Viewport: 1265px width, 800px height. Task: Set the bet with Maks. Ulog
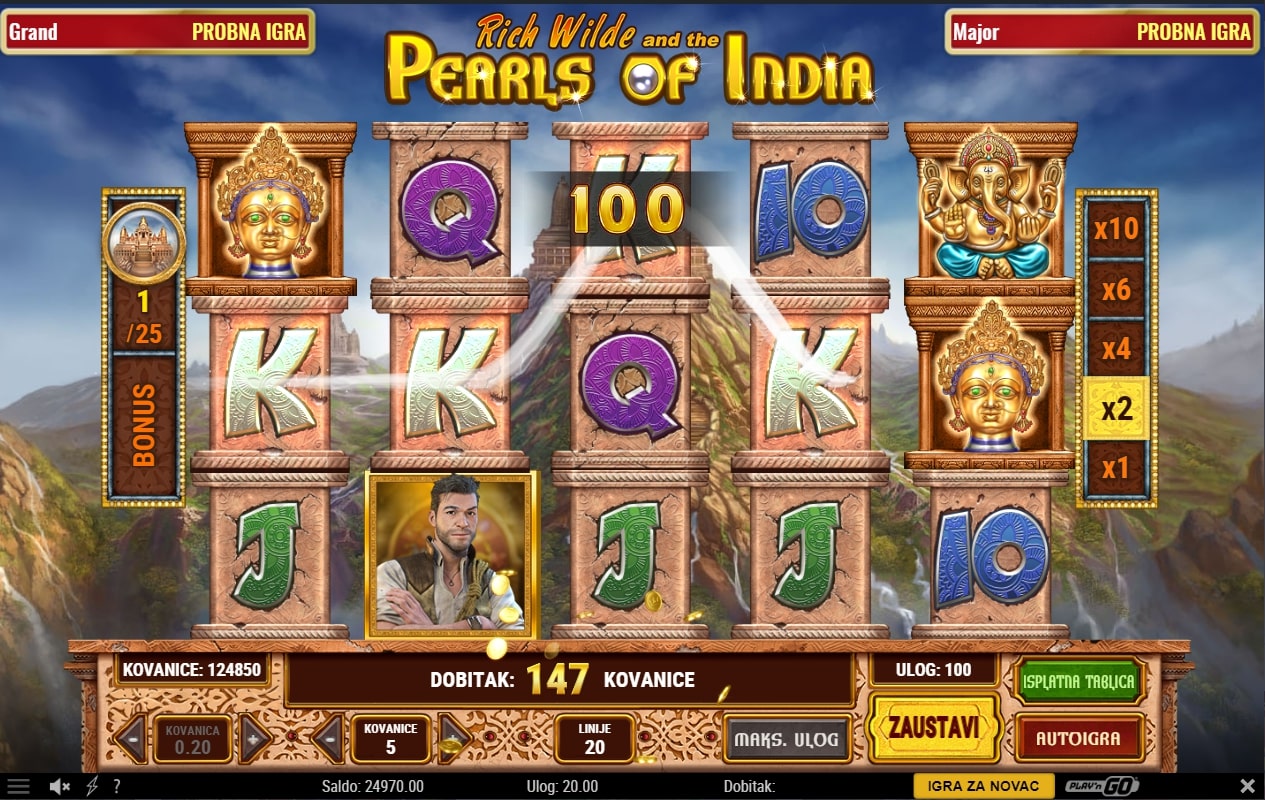[x=787, y=740]
